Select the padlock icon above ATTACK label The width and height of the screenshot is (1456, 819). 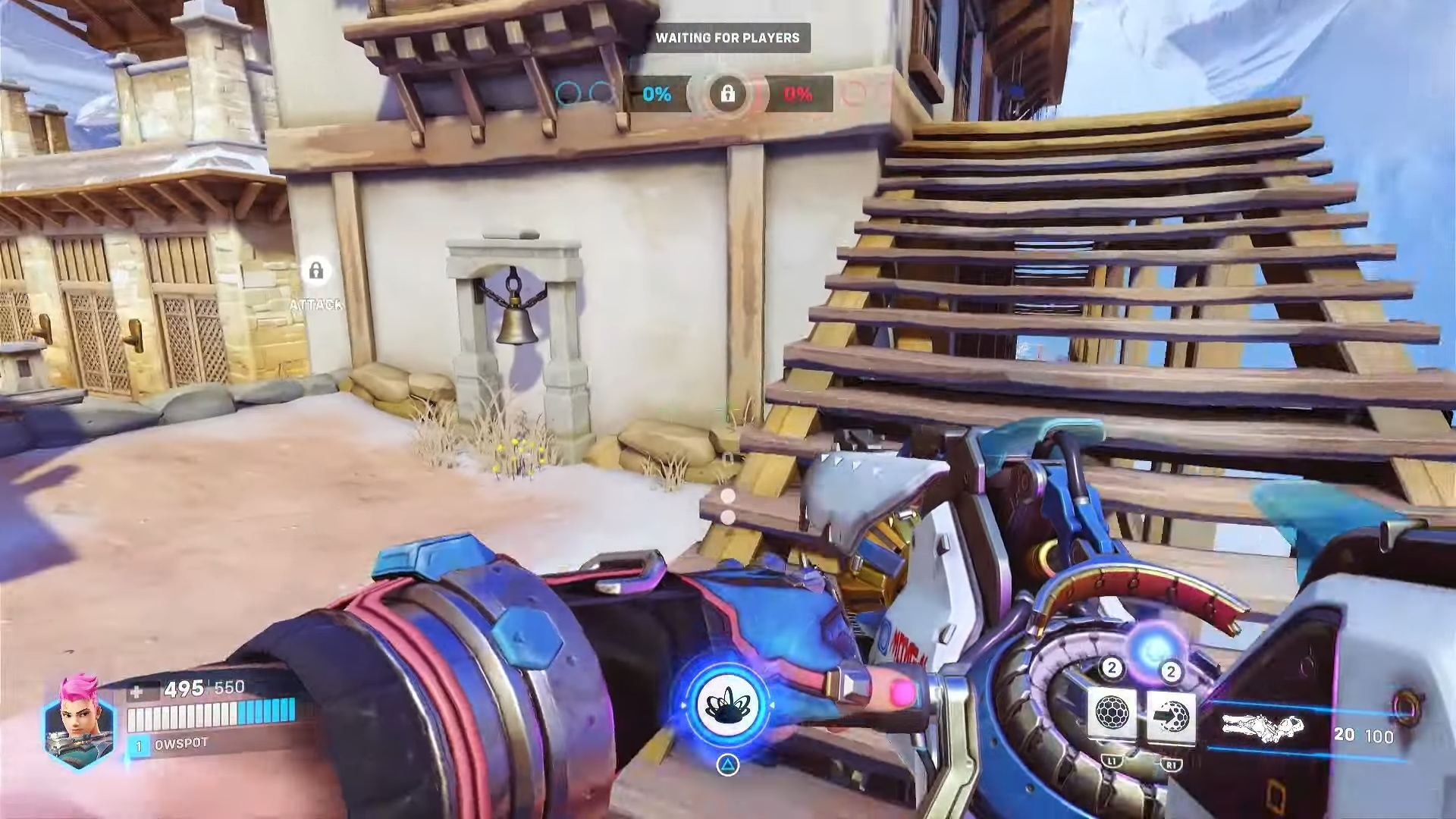(316, 270)
